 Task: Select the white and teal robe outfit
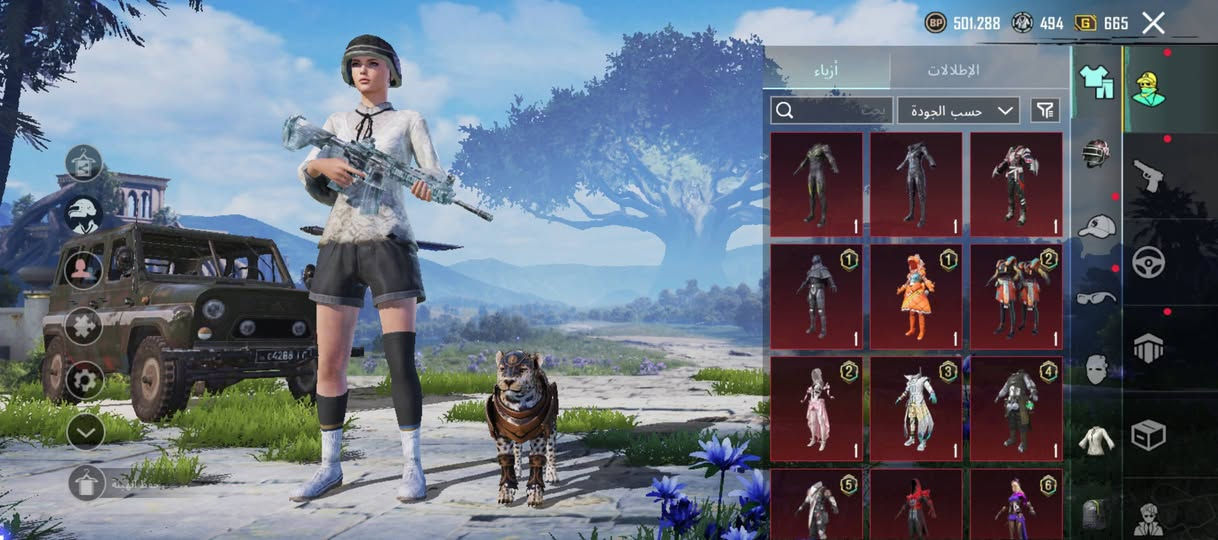[x=916, y=409]
